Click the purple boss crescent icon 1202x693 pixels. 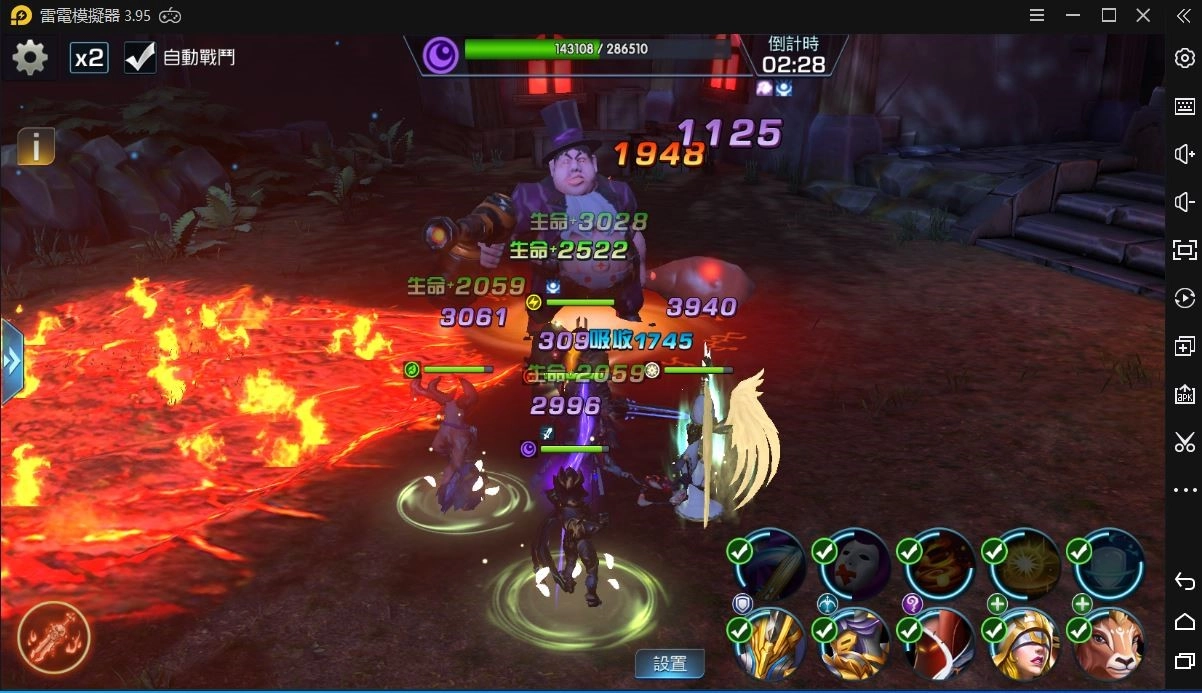pyautogui.click(x=440, y=55)
